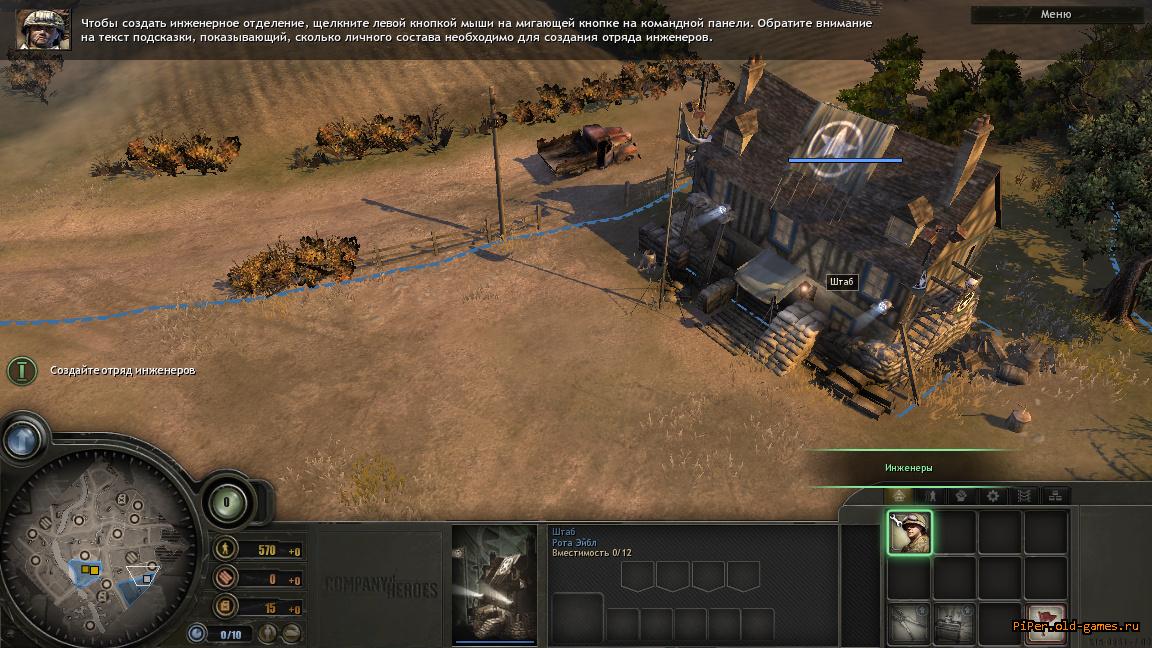Build the Engineers squad with the highlighted portrait

(909, 532)
